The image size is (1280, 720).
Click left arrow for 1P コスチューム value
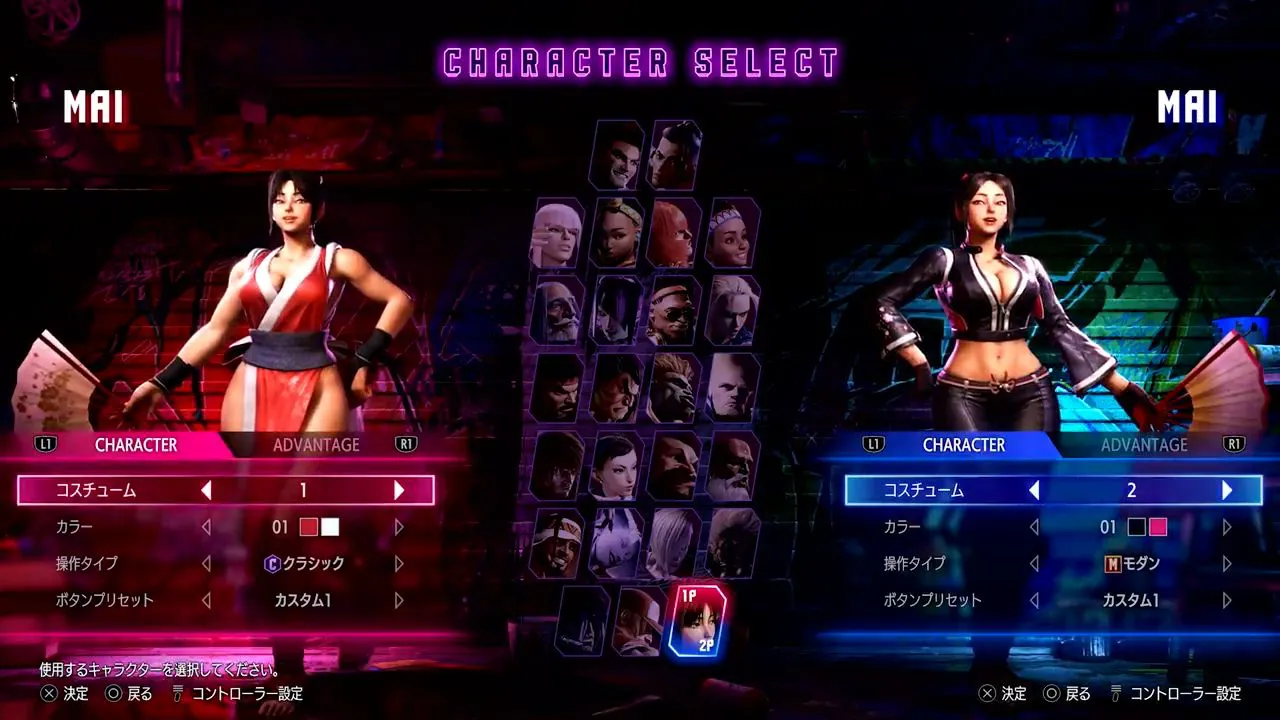click(x=207, y=490)
